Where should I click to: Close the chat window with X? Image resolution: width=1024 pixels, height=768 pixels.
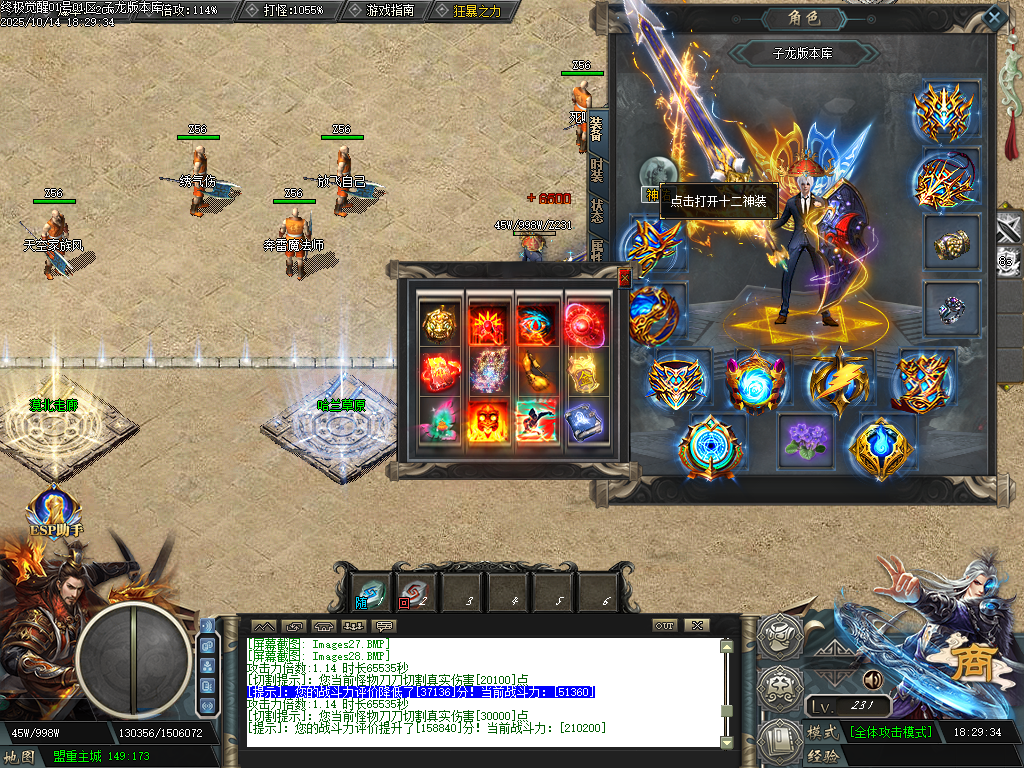697,625
